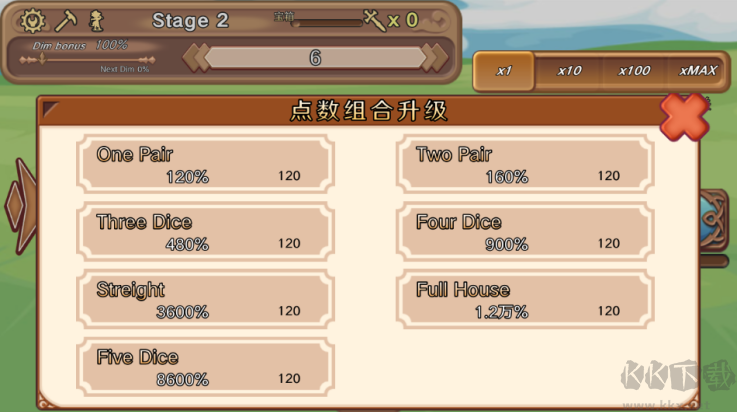Click the hammer icon in top bar
The image size is (737, 412).
pyautogui.click(x=67, y=20)
